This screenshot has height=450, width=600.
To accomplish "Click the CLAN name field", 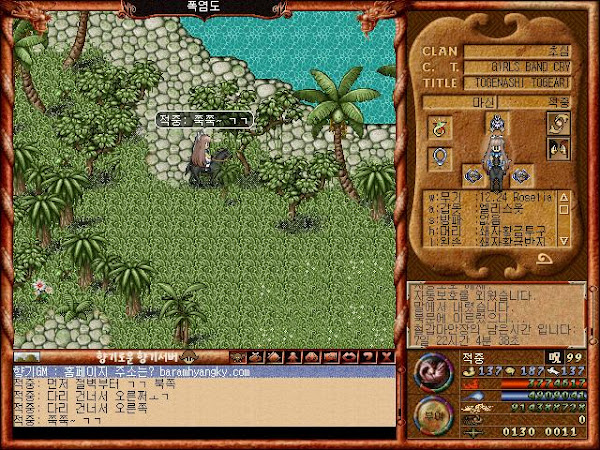I will 522,51.
